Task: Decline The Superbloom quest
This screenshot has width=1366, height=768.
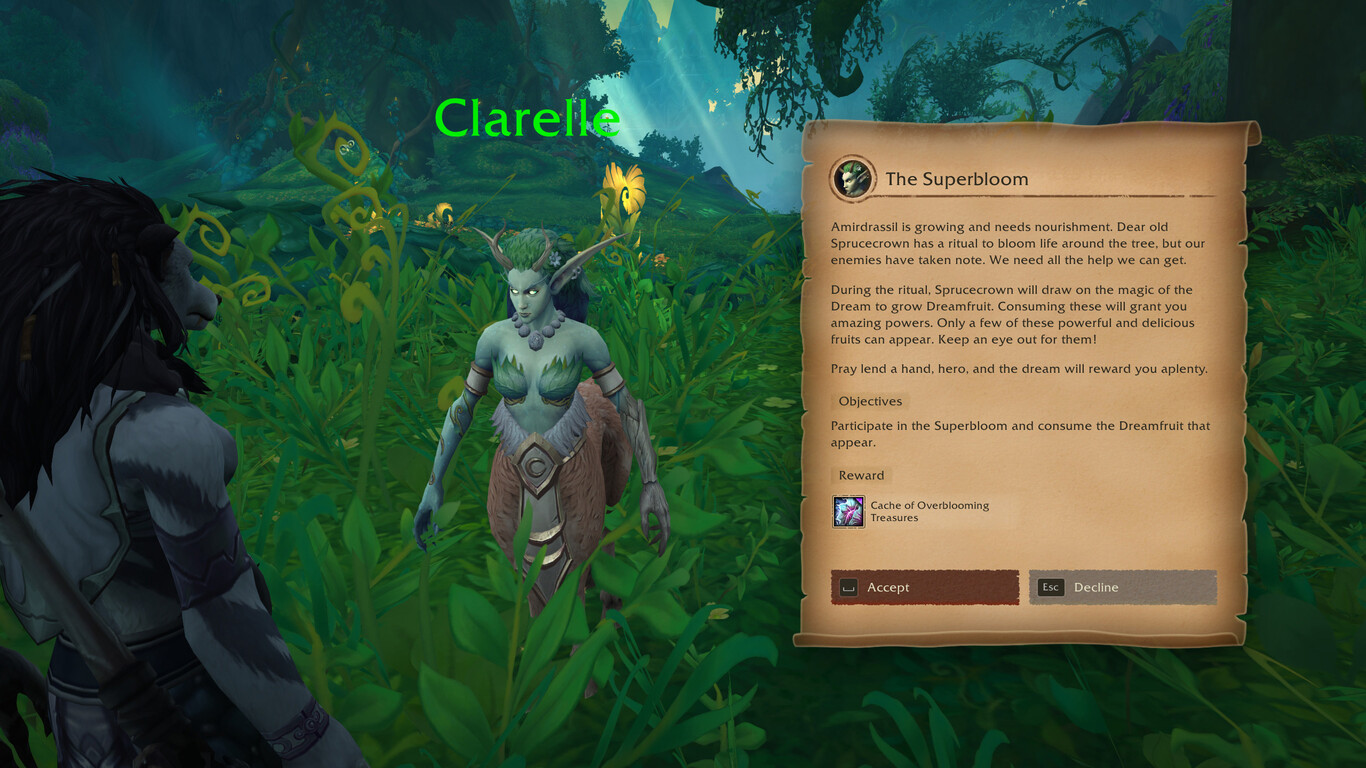Action: 1123,587
